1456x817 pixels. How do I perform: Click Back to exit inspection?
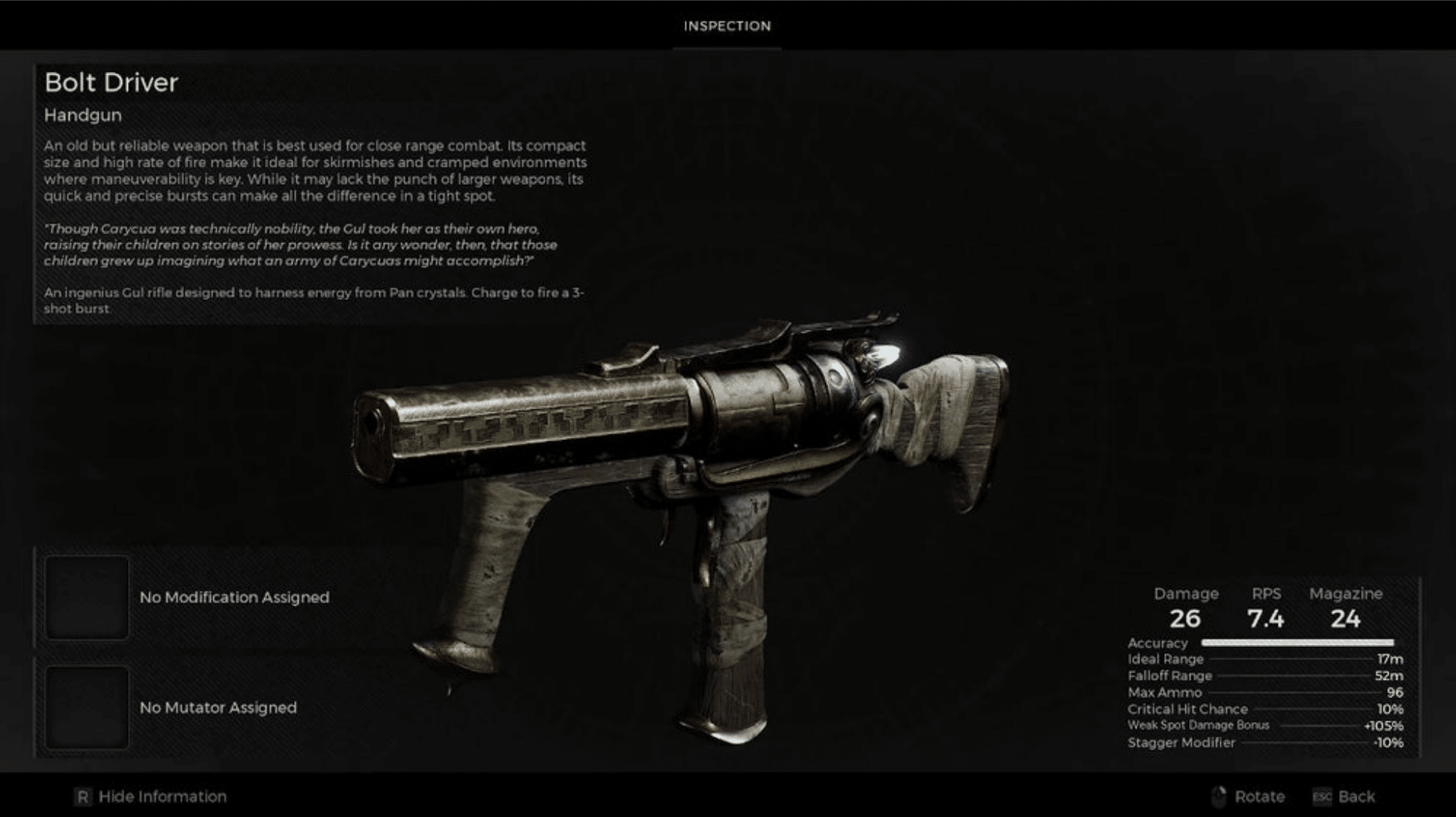pyautogui.click(x=1356, y=796)
